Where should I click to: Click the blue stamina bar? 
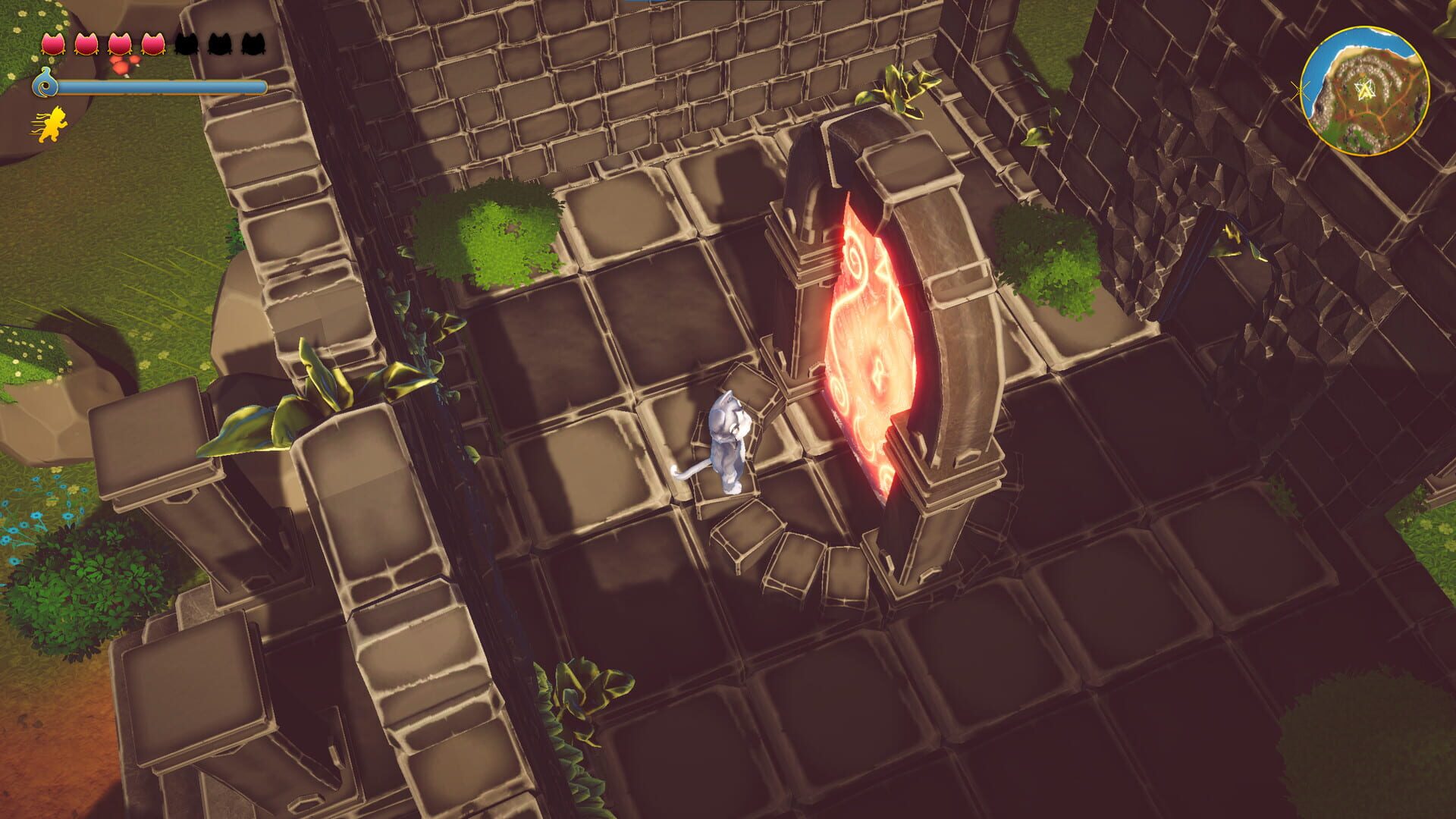point(163,86)
